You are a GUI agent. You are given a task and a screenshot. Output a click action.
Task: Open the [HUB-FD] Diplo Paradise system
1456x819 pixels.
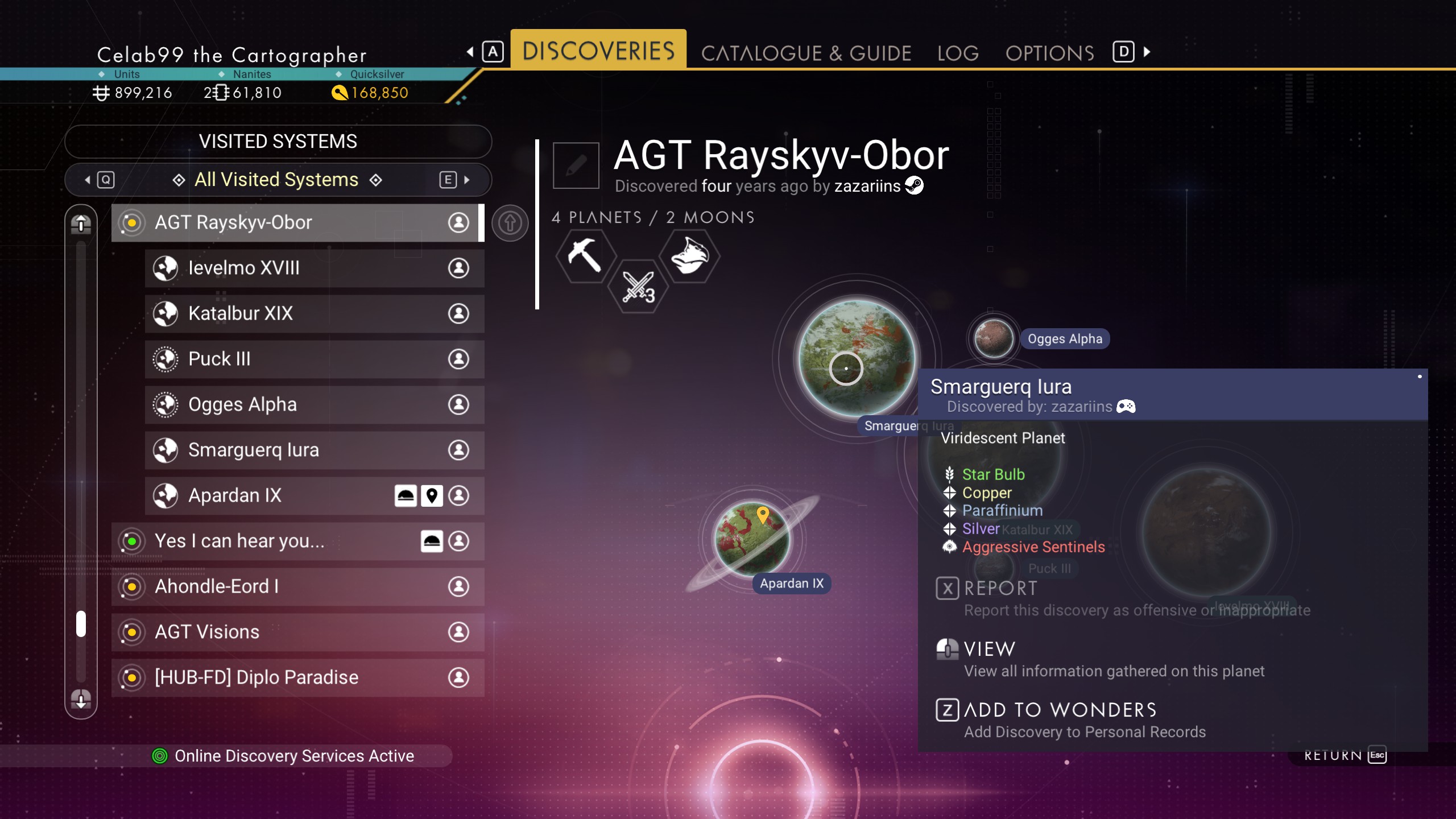(296, 677)
